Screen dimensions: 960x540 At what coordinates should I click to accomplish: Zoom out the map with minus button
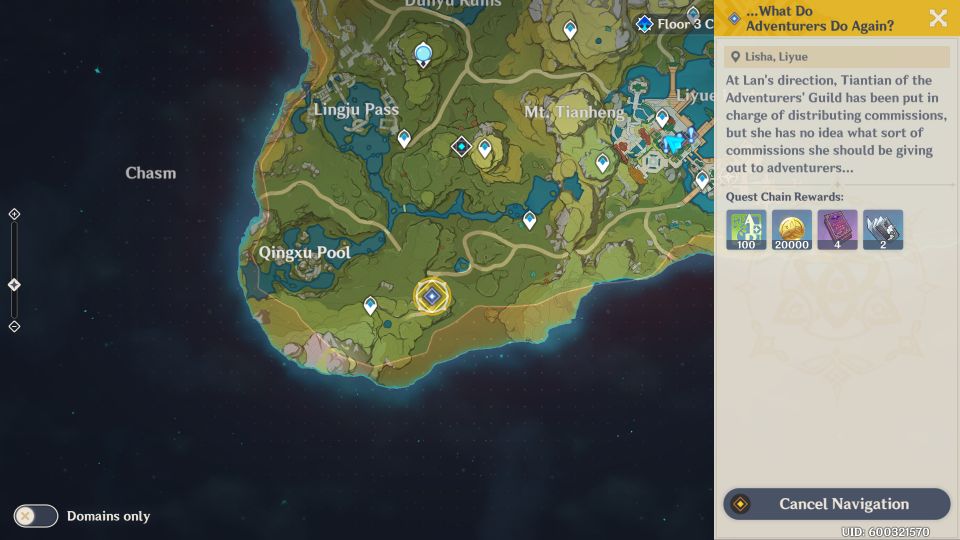14,326
